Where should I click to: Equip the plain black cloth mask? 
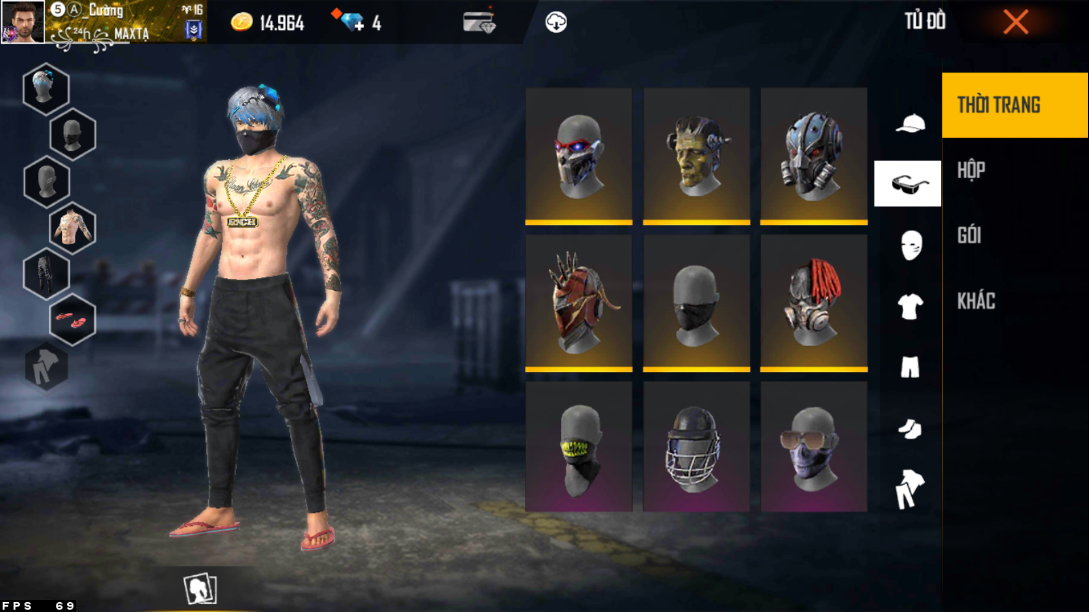pyautogui.click(x=696, y=302)
